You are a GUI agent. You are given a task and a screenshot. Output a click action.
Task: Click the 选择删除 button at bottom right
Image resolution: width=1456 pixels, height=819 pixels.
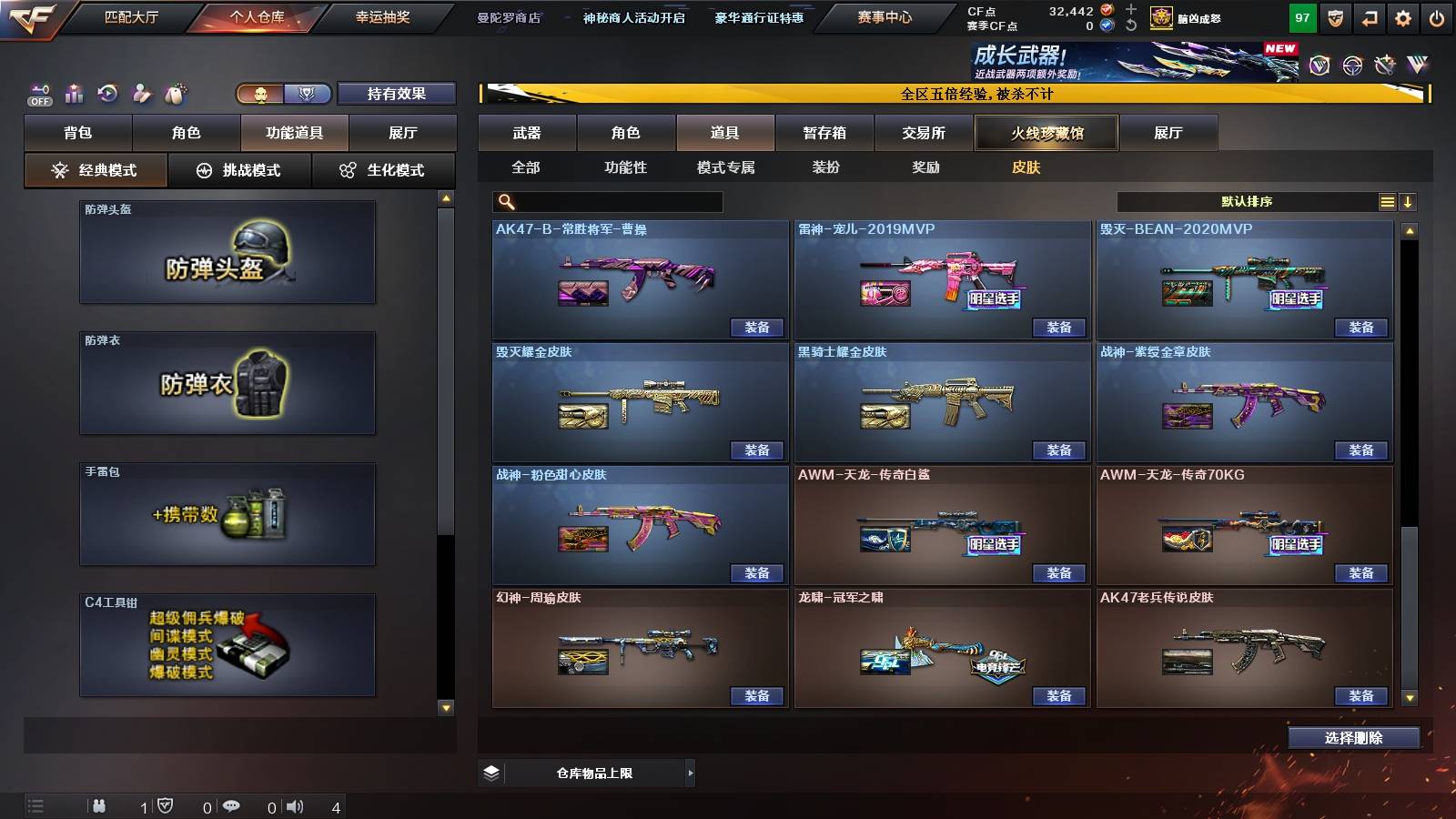1353,737
